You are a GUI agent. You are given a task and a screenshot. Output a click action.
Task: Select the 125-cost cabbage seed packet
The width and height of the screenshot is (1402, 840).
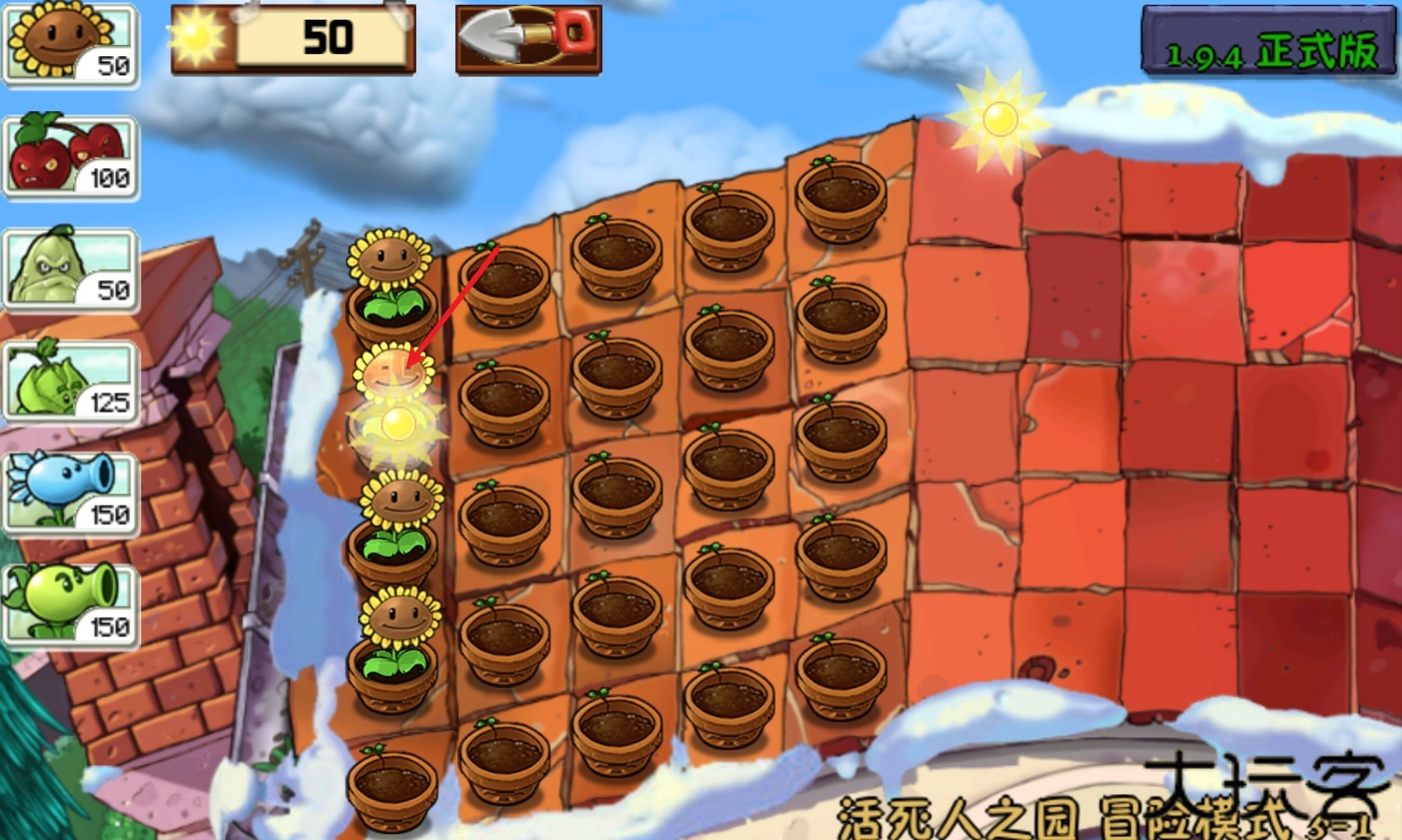70,381
